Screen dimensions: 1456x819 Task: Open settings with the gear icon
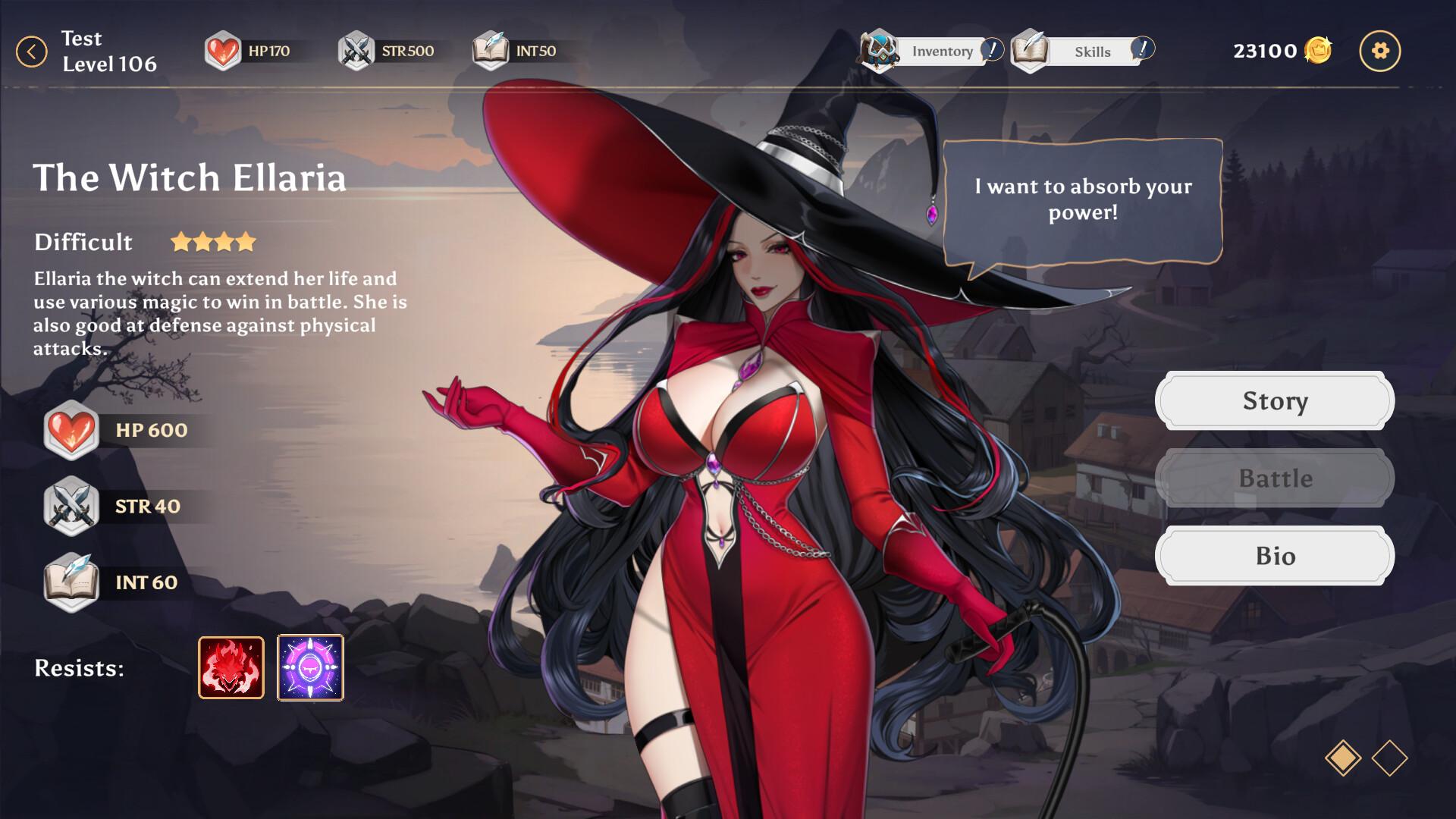point(1379,51)
